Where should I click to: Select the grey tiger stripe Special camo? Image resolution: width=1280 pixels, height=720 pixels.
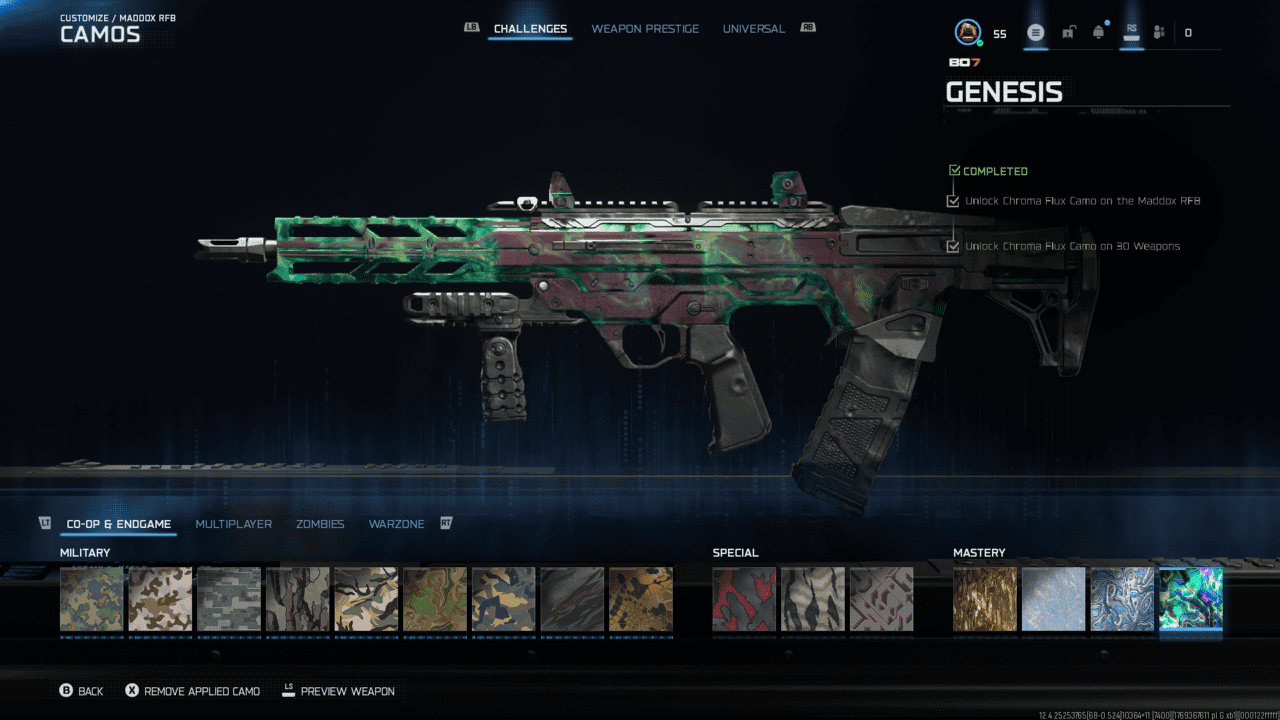pos(812,599)
